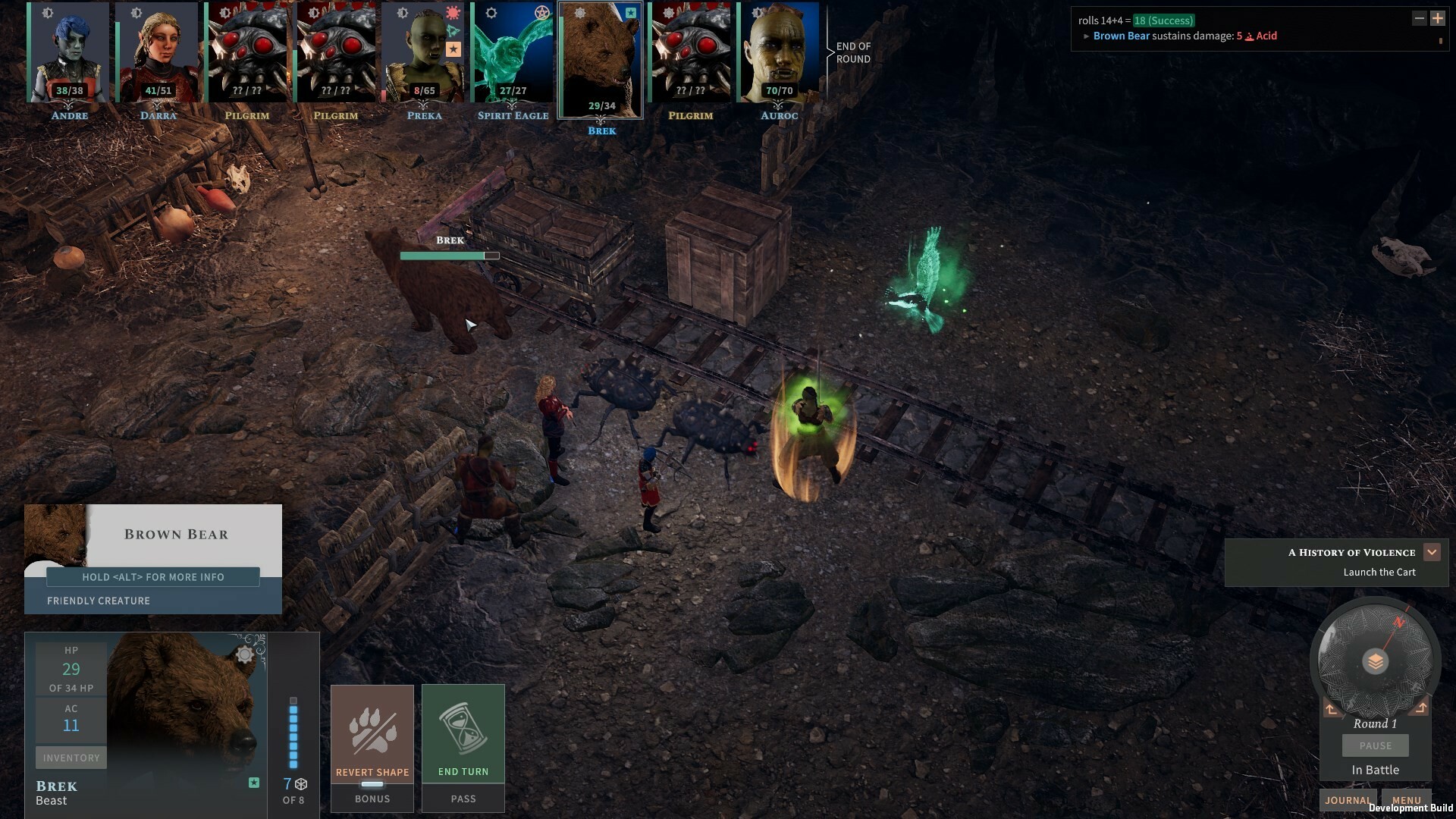Click the End Turn hourglass icon
The width and height of the screenshot is (1456, 819).
[463, 730]
